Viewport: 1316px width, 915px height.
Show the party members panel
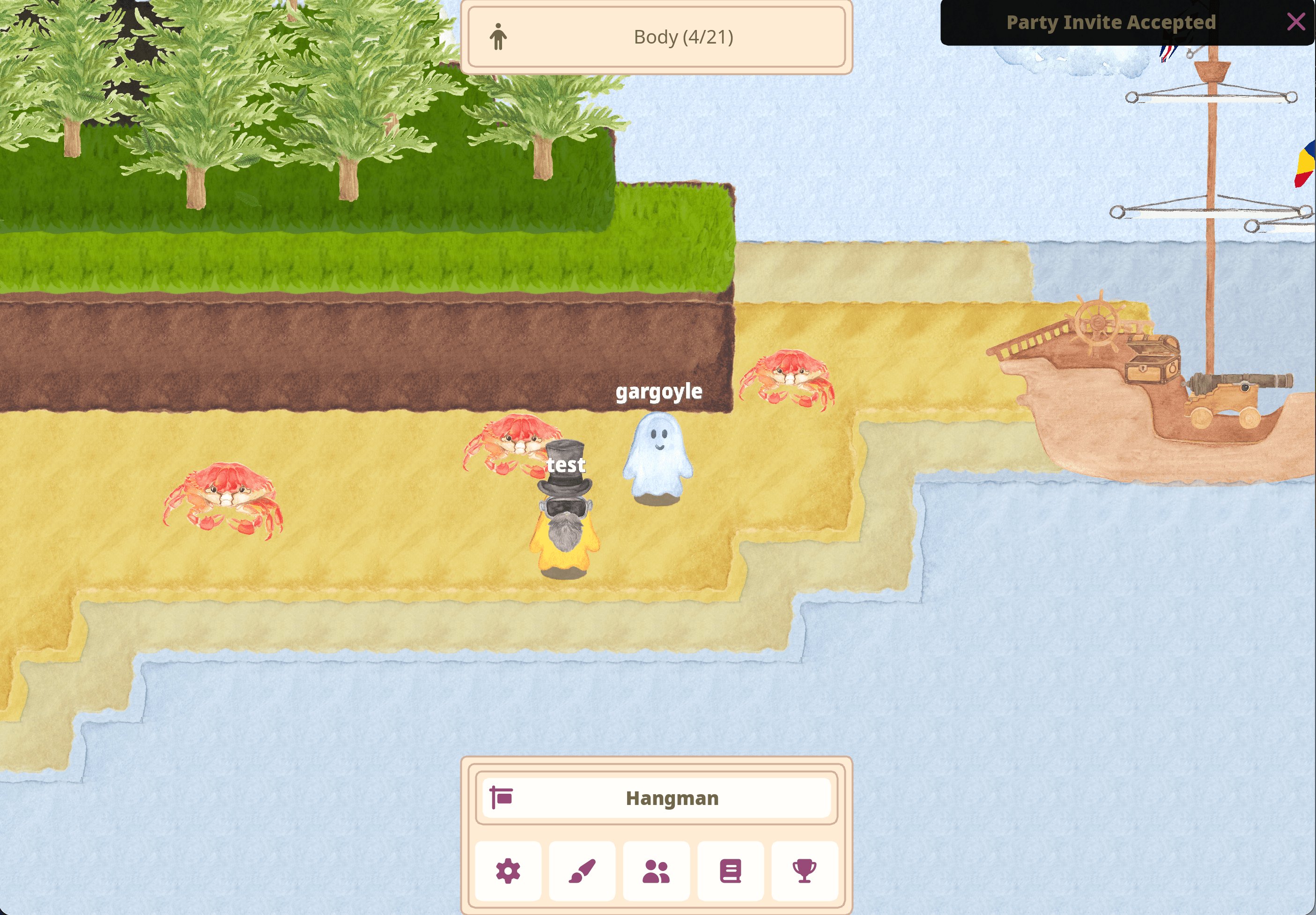[656, 871]
